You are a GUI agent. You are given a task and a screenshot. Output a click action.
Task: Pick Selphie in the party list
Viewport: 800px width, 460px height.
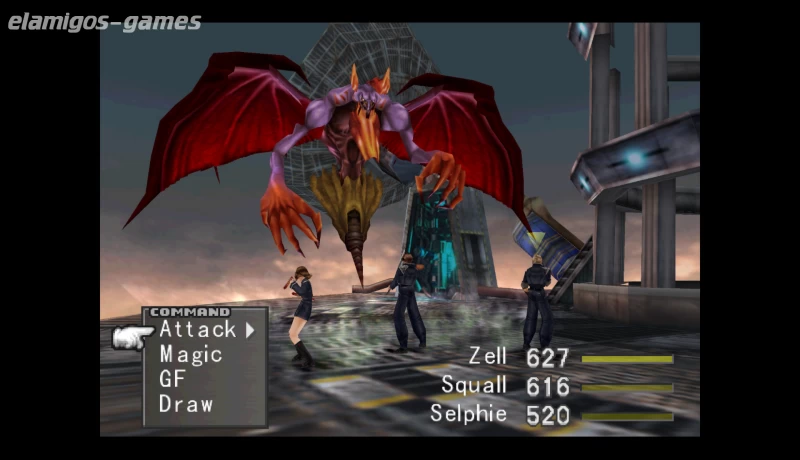(468, 413)
